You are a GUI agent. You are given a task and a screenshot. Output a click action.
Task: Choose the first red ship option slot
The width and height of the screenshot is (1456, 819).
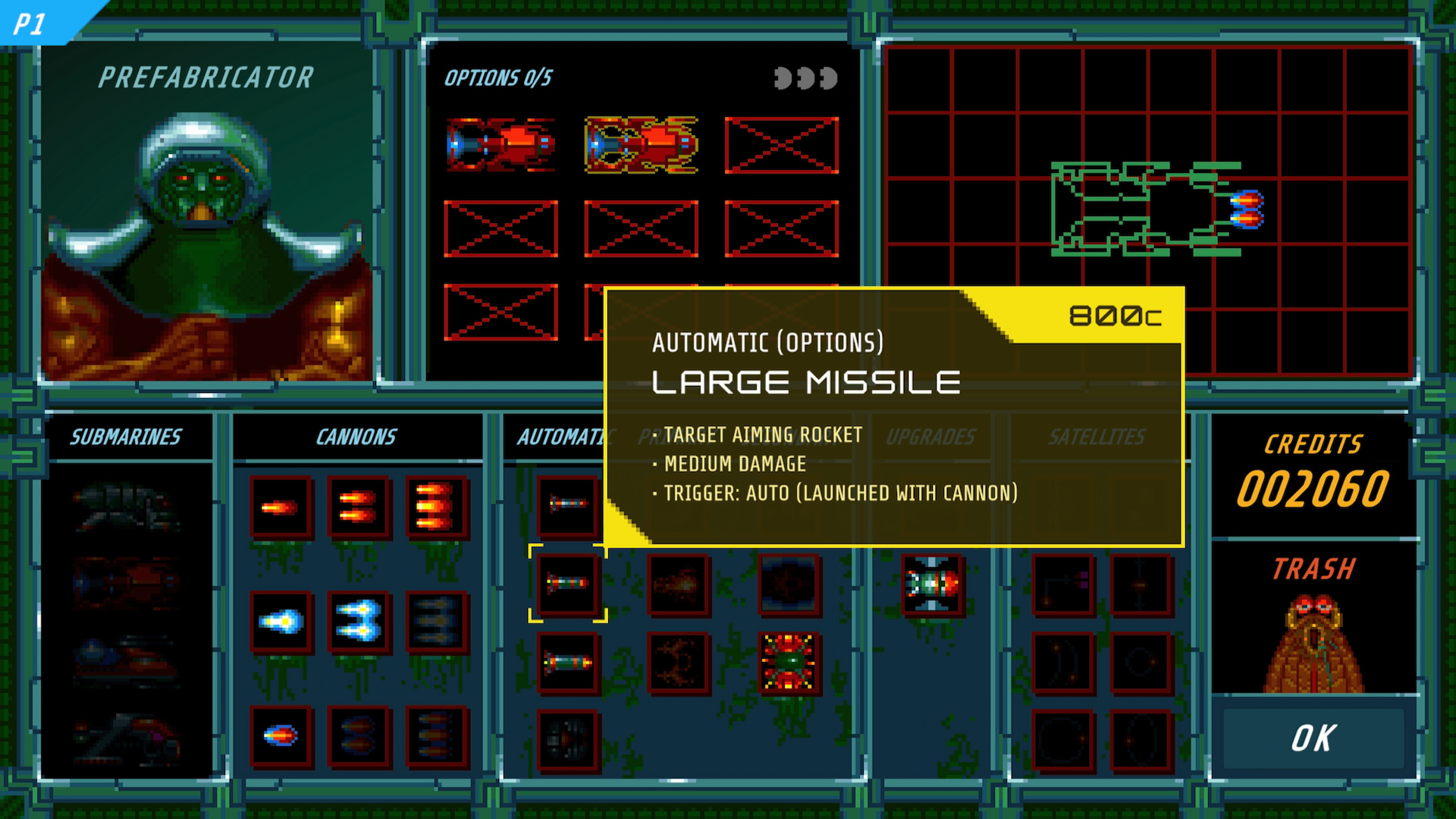pos(500,144)
